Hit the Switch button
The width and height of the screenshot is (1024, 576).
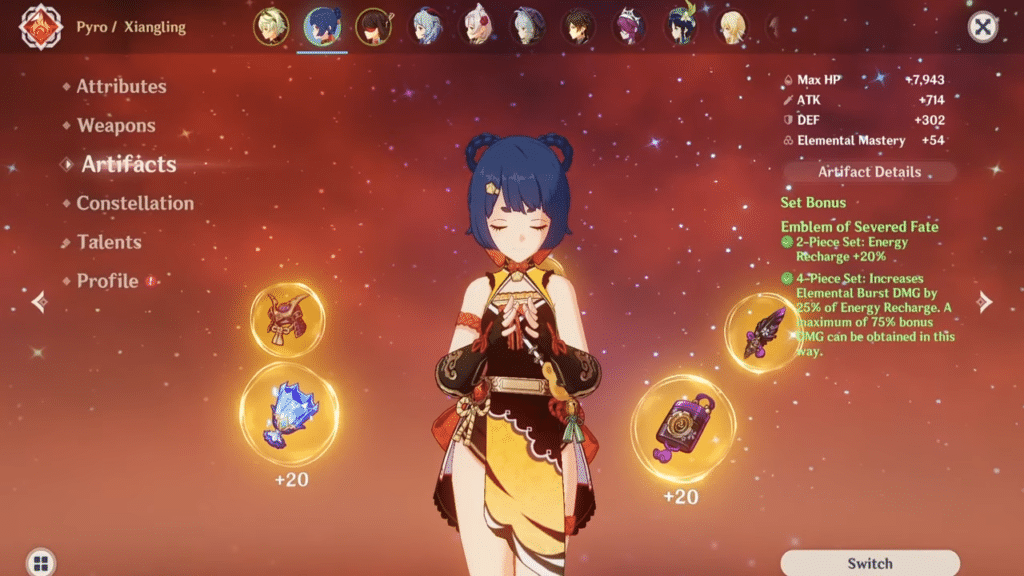click(x=869, y=563)
